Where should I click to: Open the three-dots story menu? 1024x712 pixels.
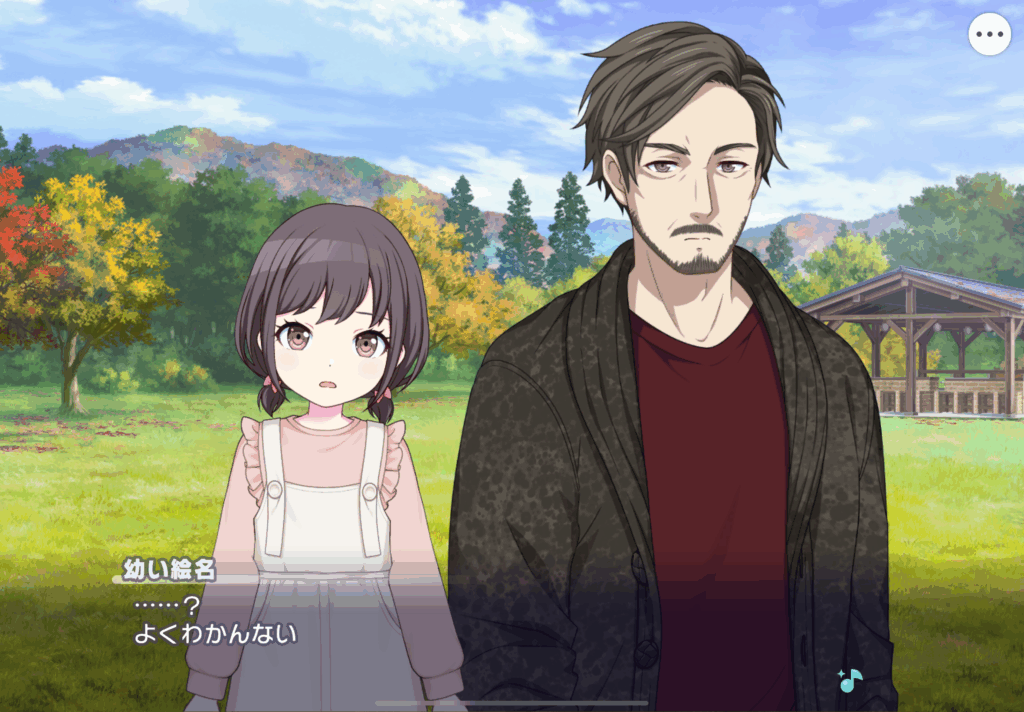989,35
